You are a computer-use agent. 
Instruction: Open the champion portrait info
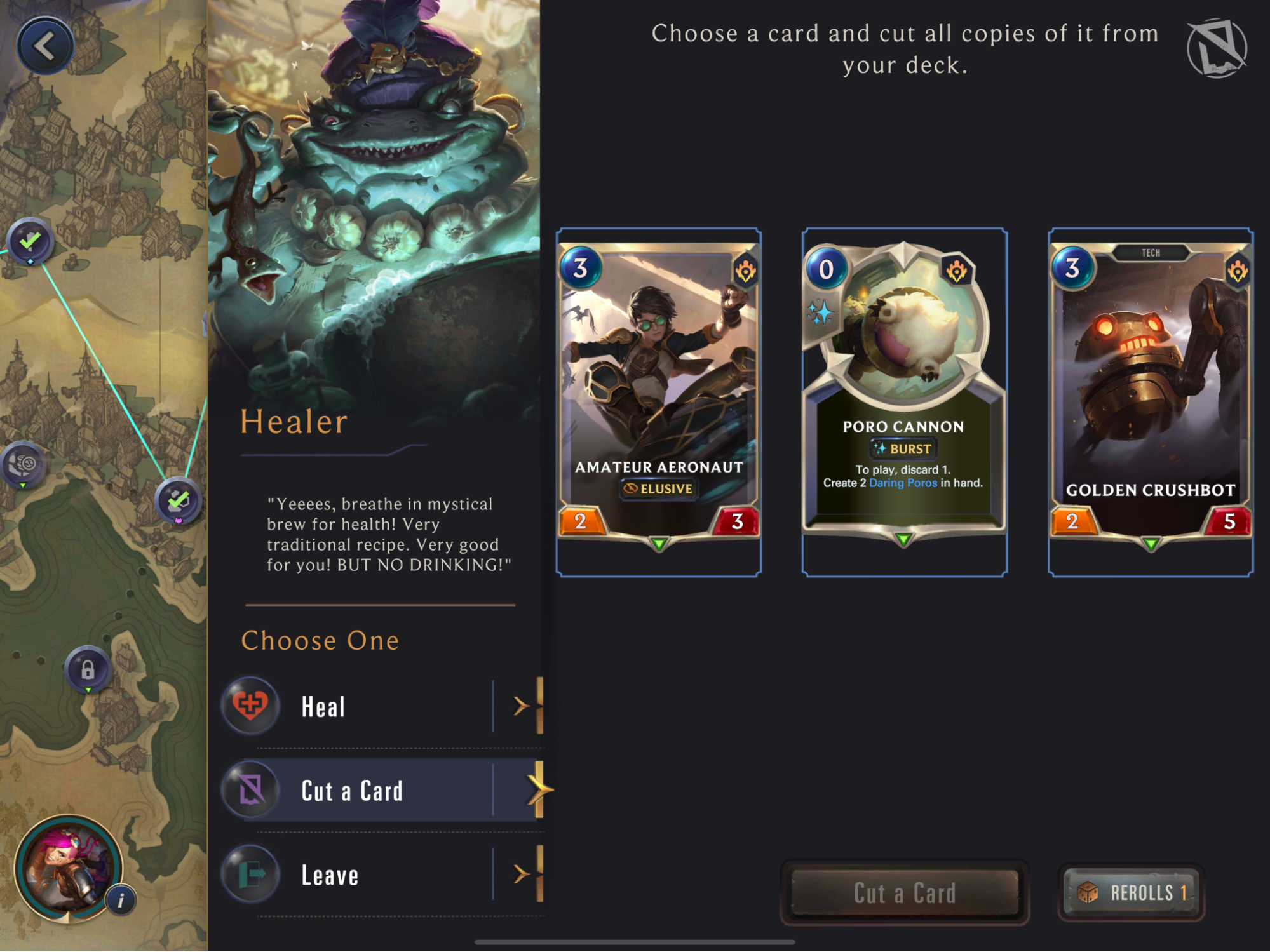pyautogui.click(x=67, y=867)
